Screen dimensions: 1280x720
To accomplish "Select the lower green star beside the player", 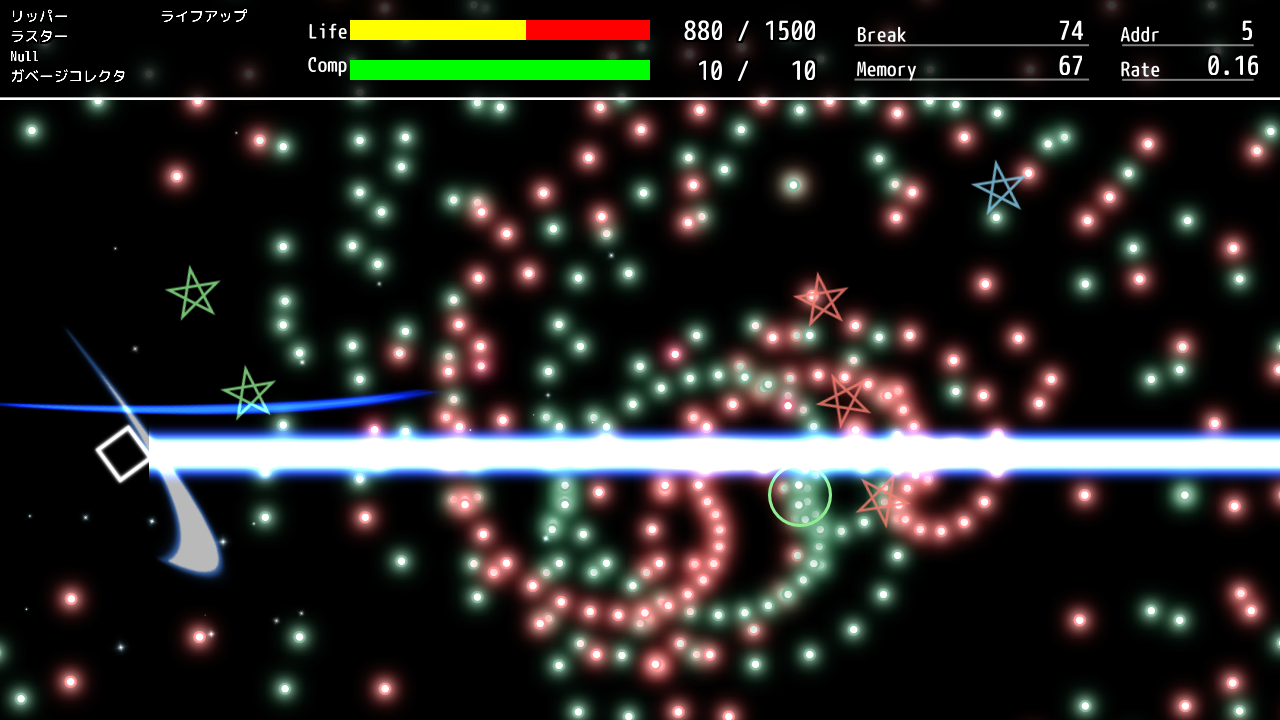I will click(250, 391).
